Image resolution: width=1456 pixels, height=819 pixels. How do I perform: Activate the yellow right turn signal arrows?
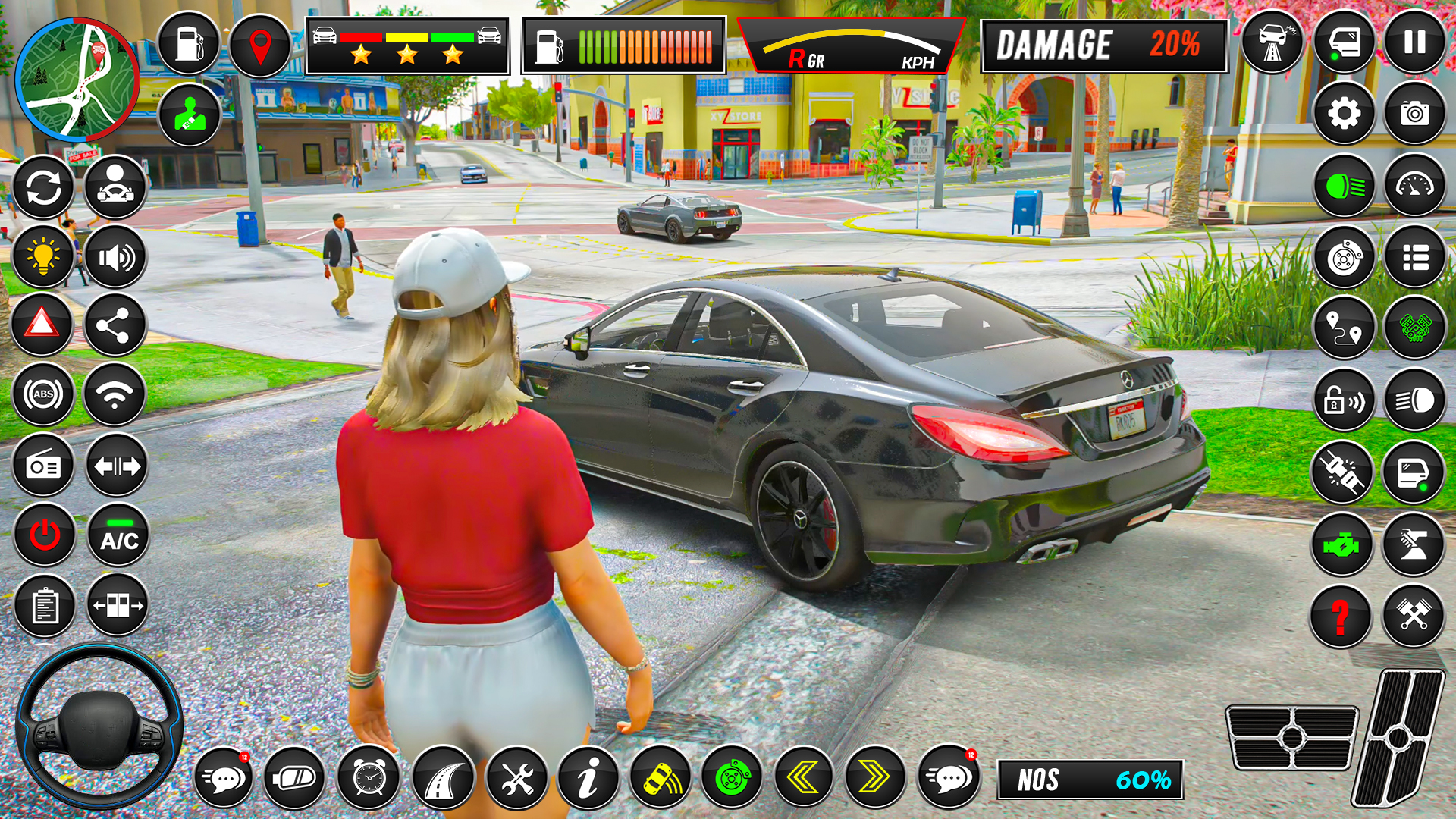pos(874,777)
